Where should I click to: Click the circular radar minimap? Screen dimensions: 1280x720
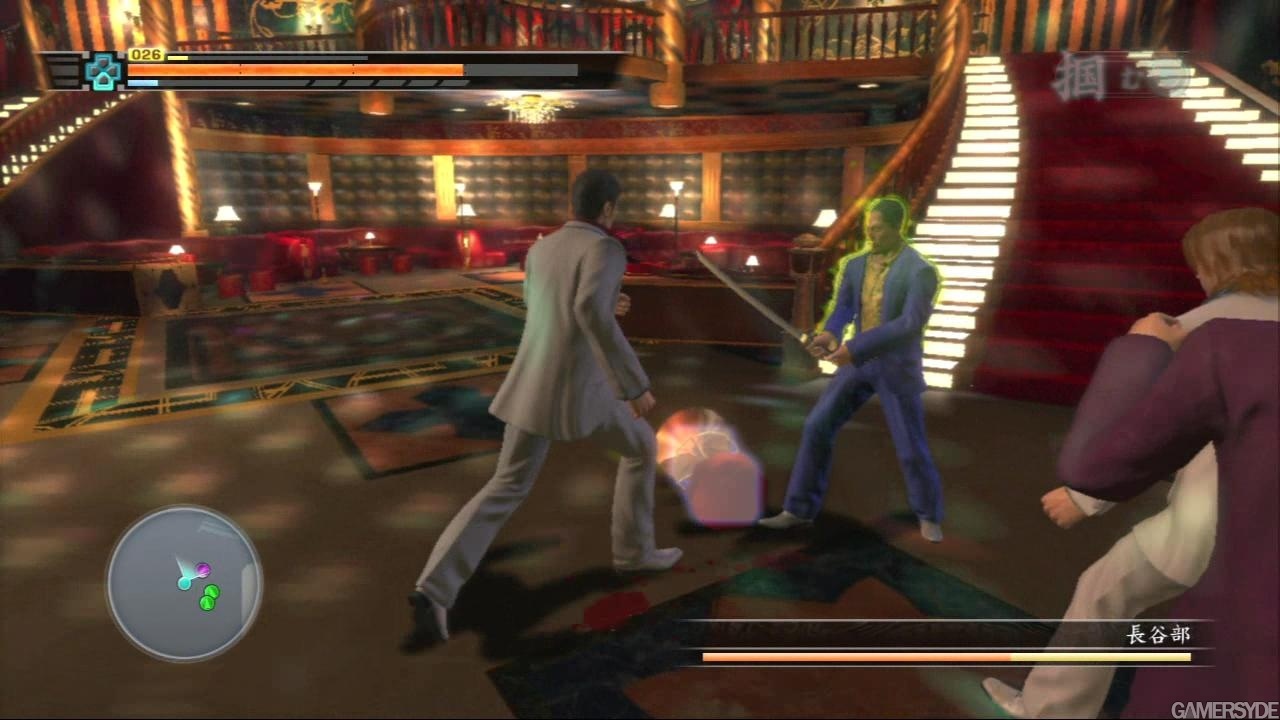184,583
